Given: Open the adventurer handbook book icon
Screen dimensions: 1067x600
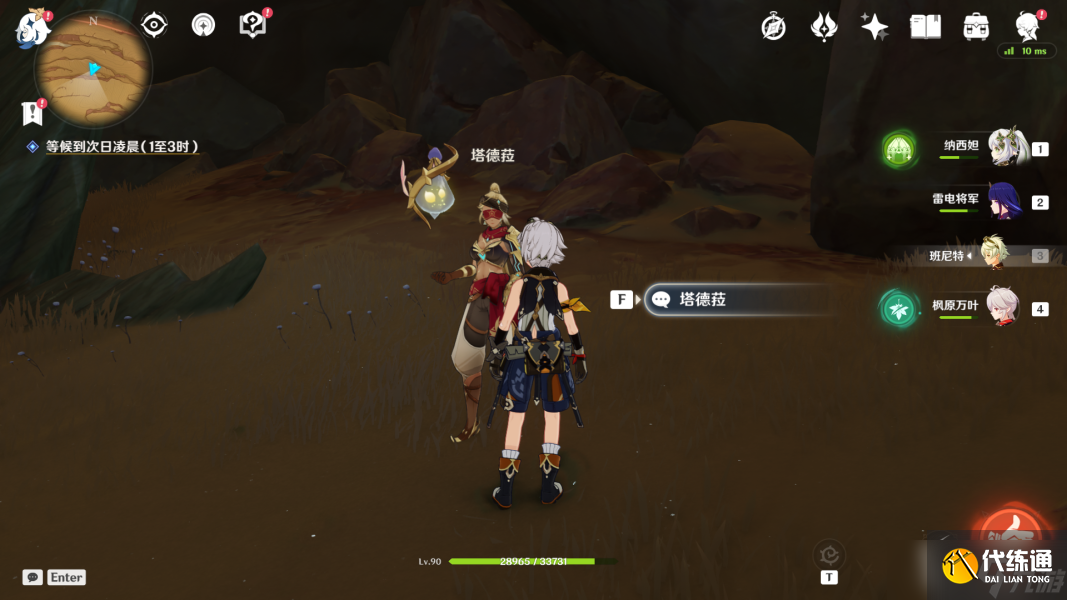Looking at the screenshot, I should tap(925, 27).
